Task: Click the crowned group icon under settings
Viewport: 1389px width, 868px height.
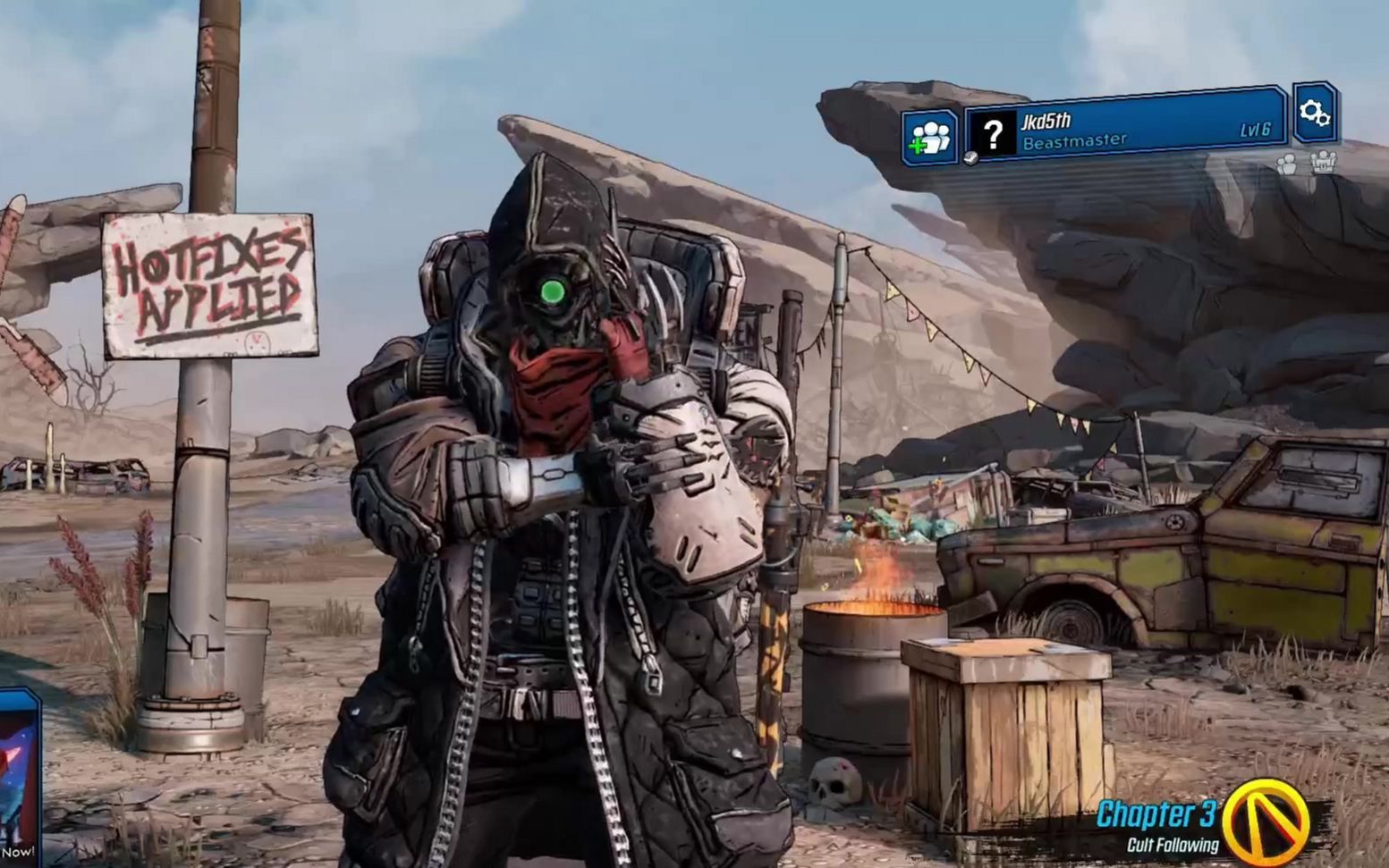Action: 1323,162
